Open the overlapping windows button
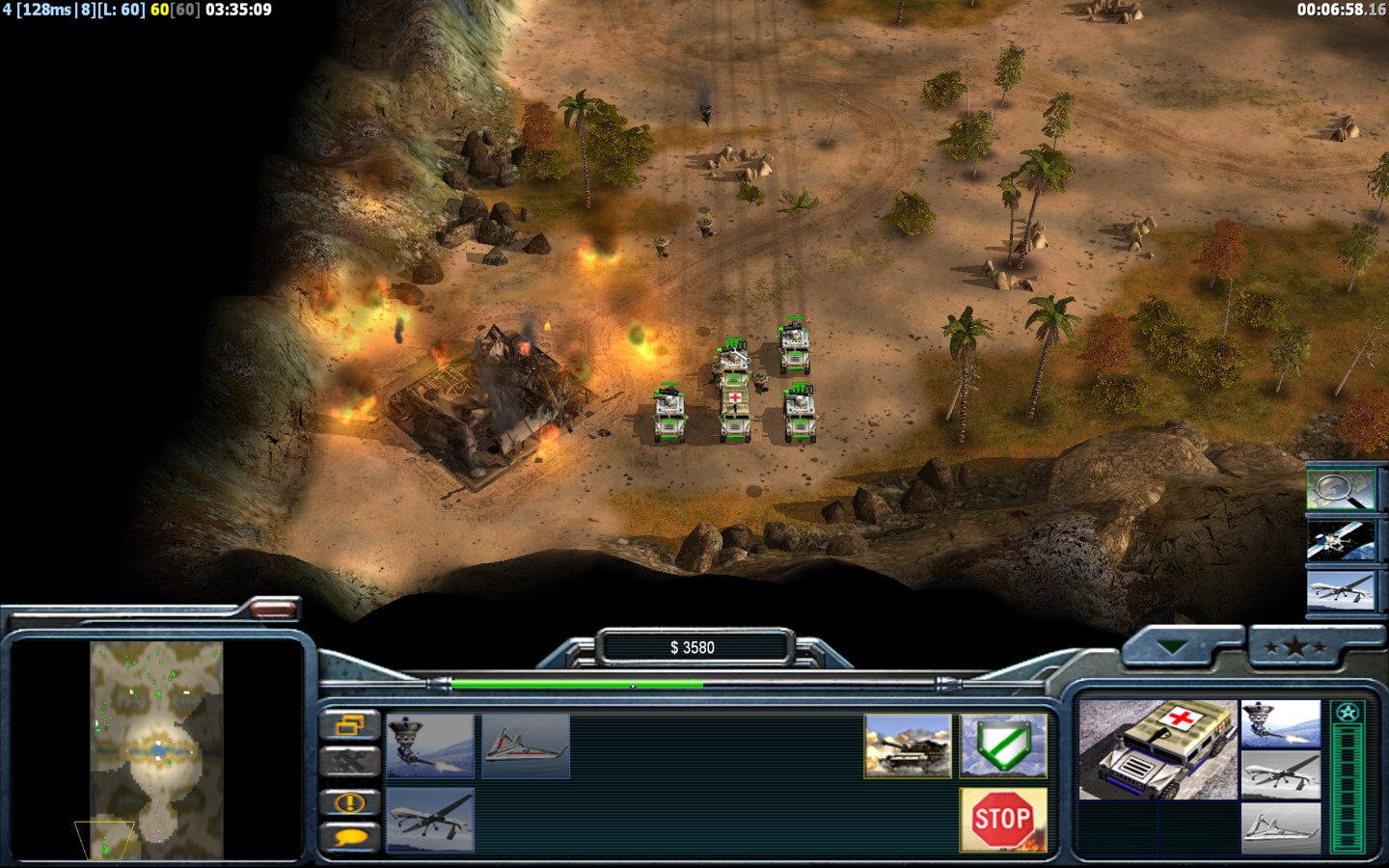Image resolution: width=1389 pixels, height=868 pixels. (x=349, y=724)
